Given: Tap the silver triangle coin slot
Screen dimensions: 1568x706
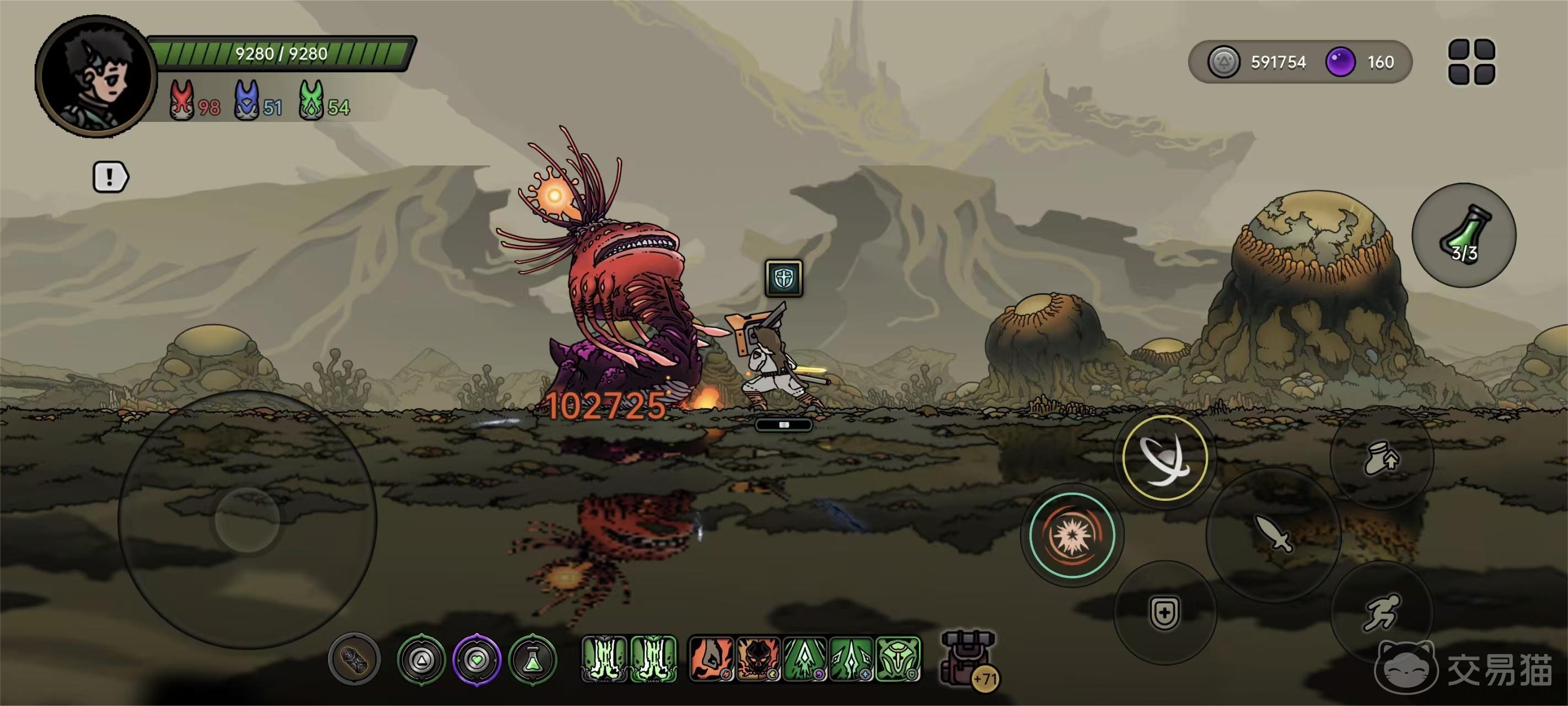Looking at the screenshot, I should (x=421, y=659).
